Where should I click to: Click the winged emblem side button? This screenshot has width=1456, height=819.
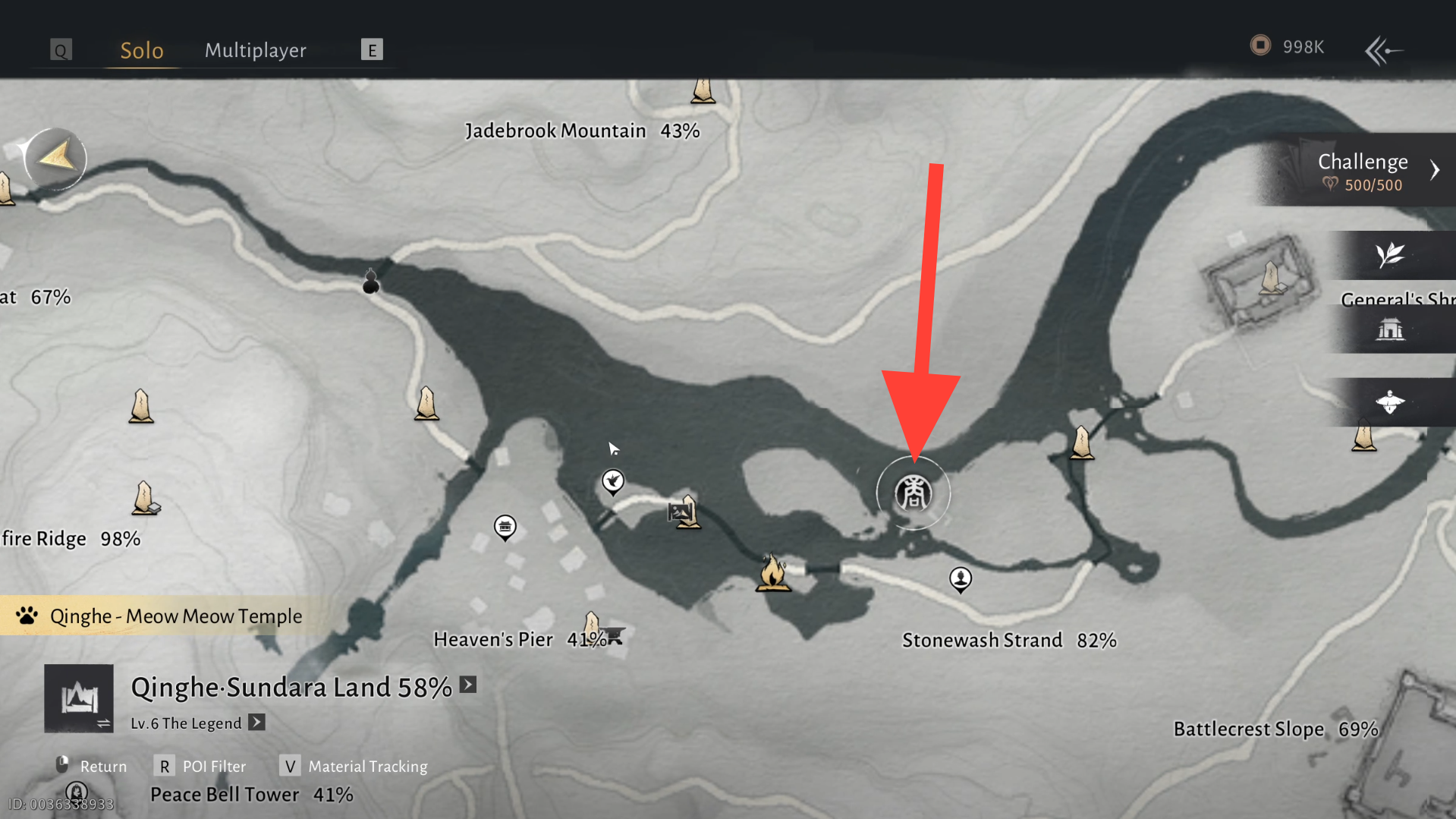pos(1390,402)
